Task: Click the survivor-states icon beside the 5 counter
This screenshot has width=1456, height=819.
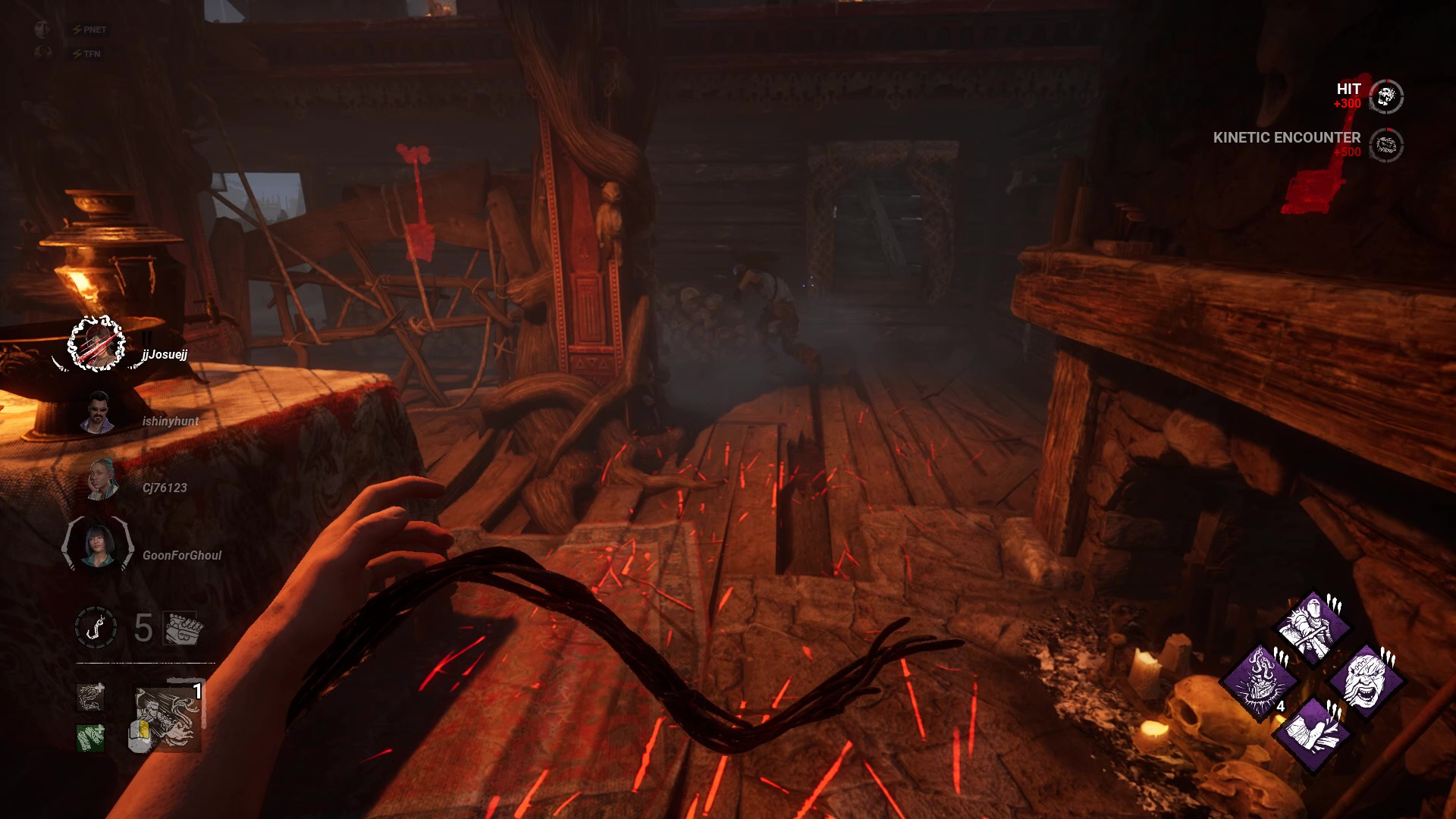Action: pos(180,628)
